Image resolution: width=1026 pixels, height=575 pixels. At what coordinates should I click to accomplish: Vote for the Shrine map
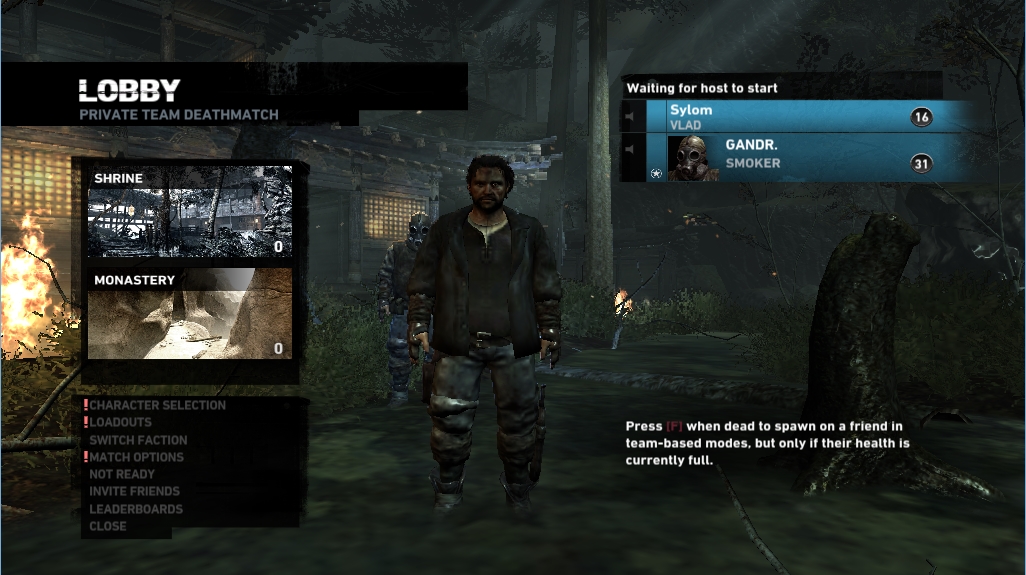190,212
